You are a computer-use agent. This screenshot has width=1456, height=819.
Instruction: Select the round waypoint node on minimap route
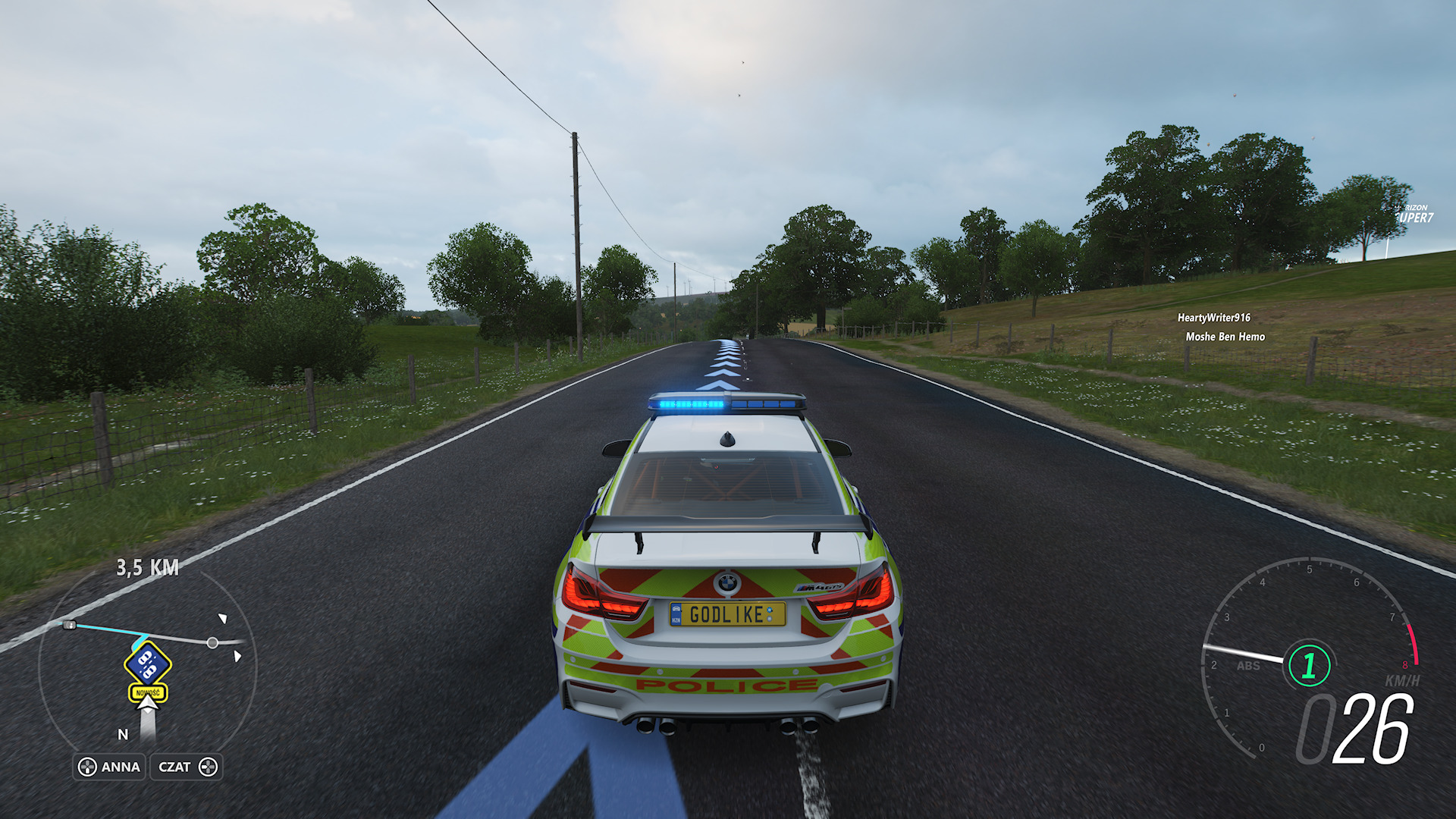tap(212, 643)
